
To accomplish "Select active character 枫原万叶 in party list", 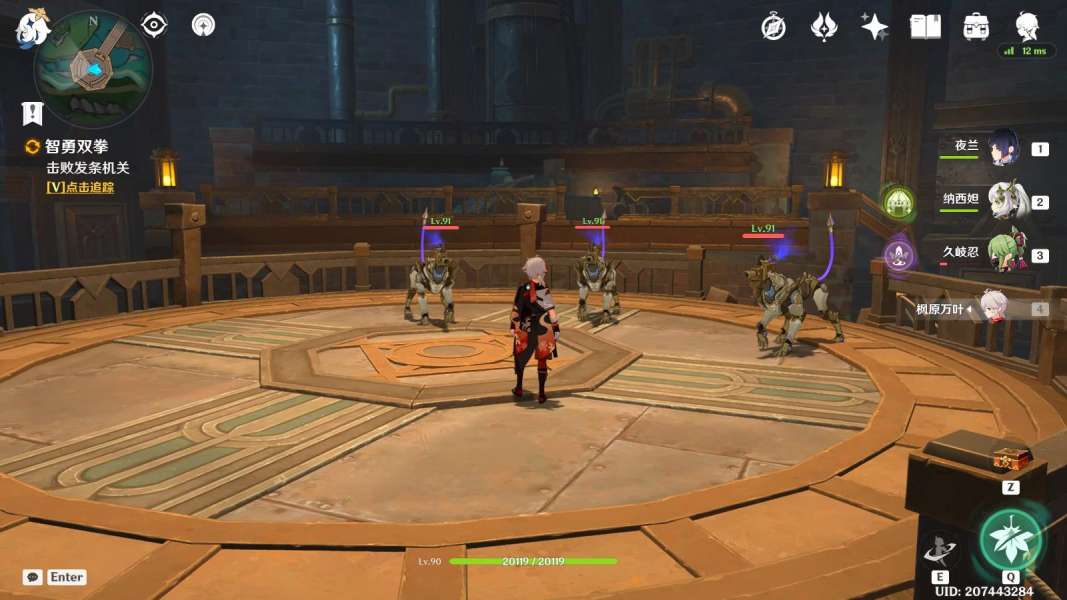I will tap(991, 308).
